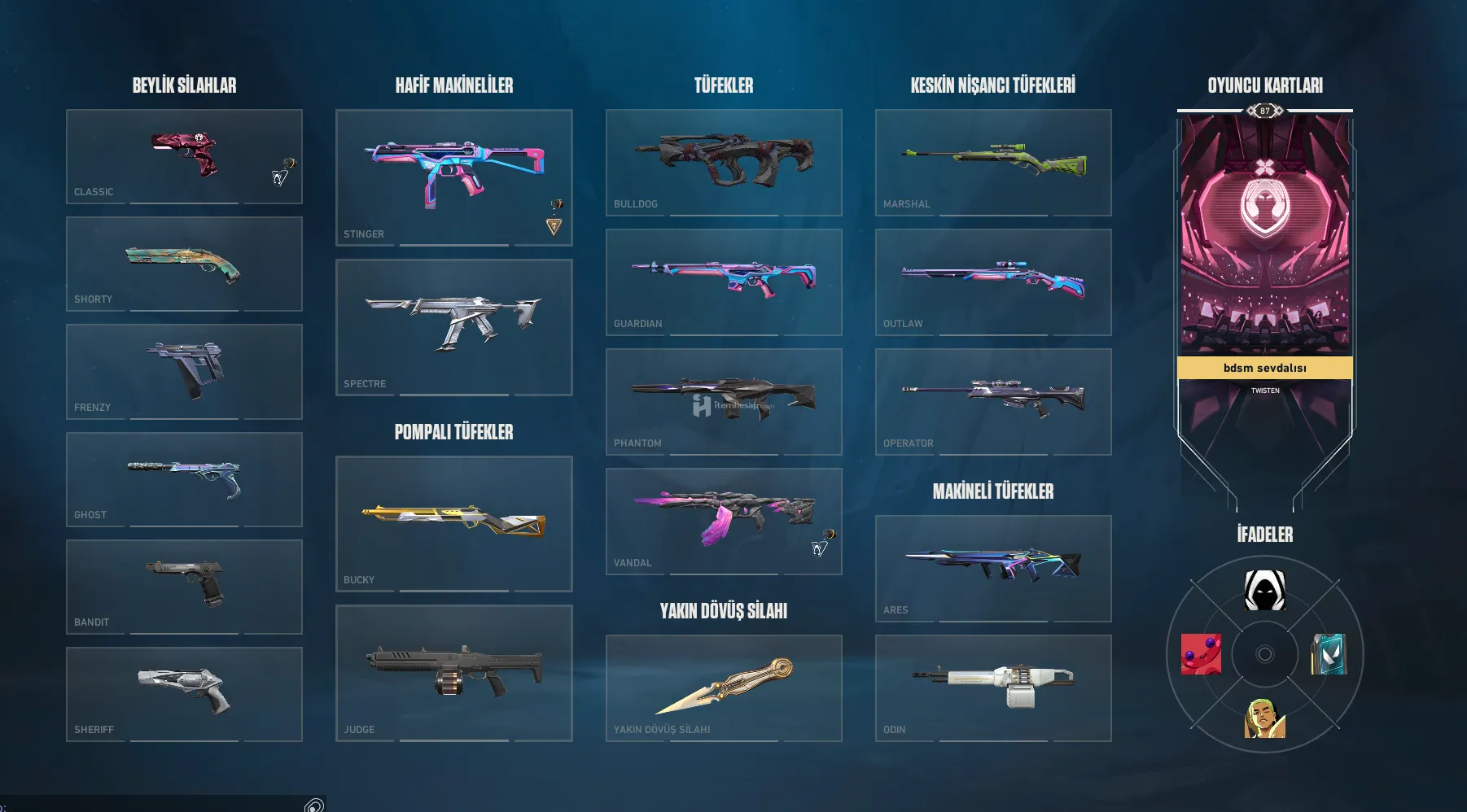Screen dimensions: 1467x812
Task: Select the hooded figure spray slot
Action: [1264, 590]
